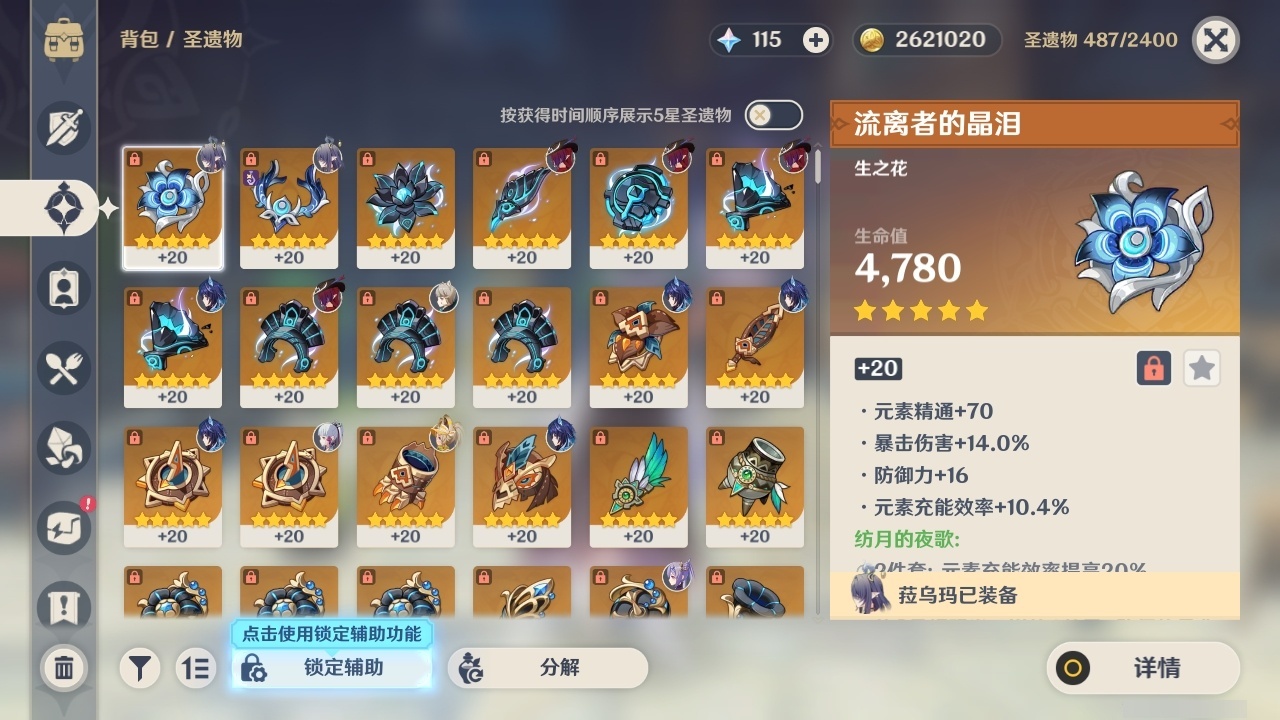This screenshot has height=720, width=1280.
Task: Open the artifact filter funnel icon
Action: (140, 668)
